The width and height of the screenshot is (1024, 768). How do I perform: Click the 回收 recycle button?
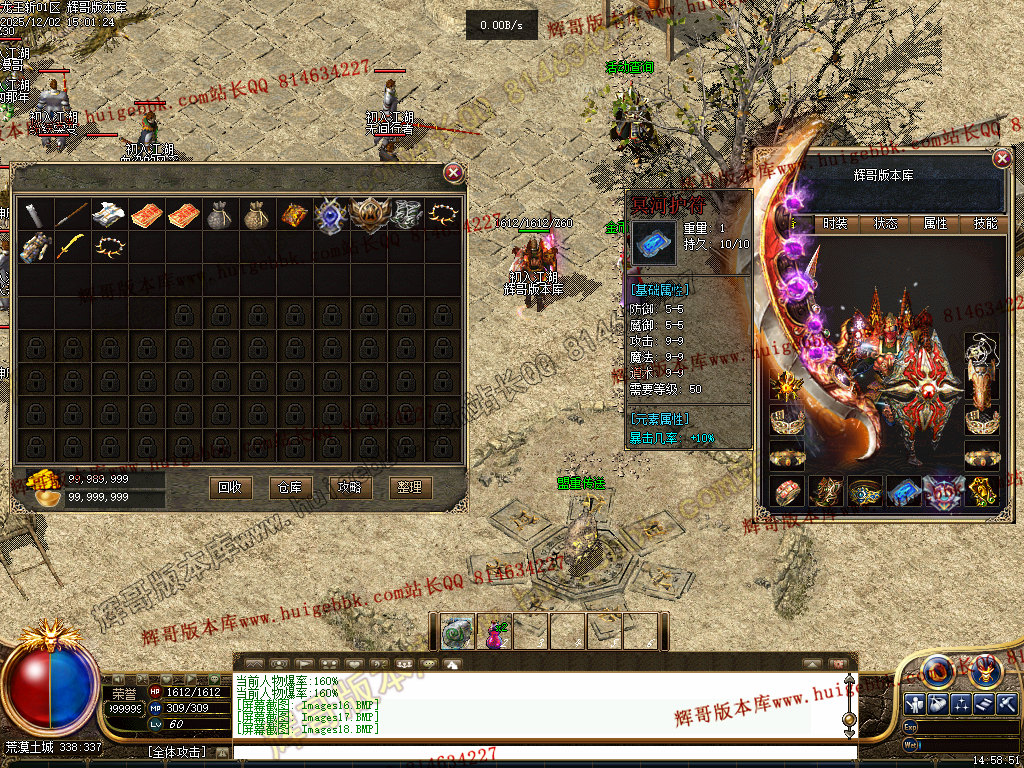tap(230, 487)
